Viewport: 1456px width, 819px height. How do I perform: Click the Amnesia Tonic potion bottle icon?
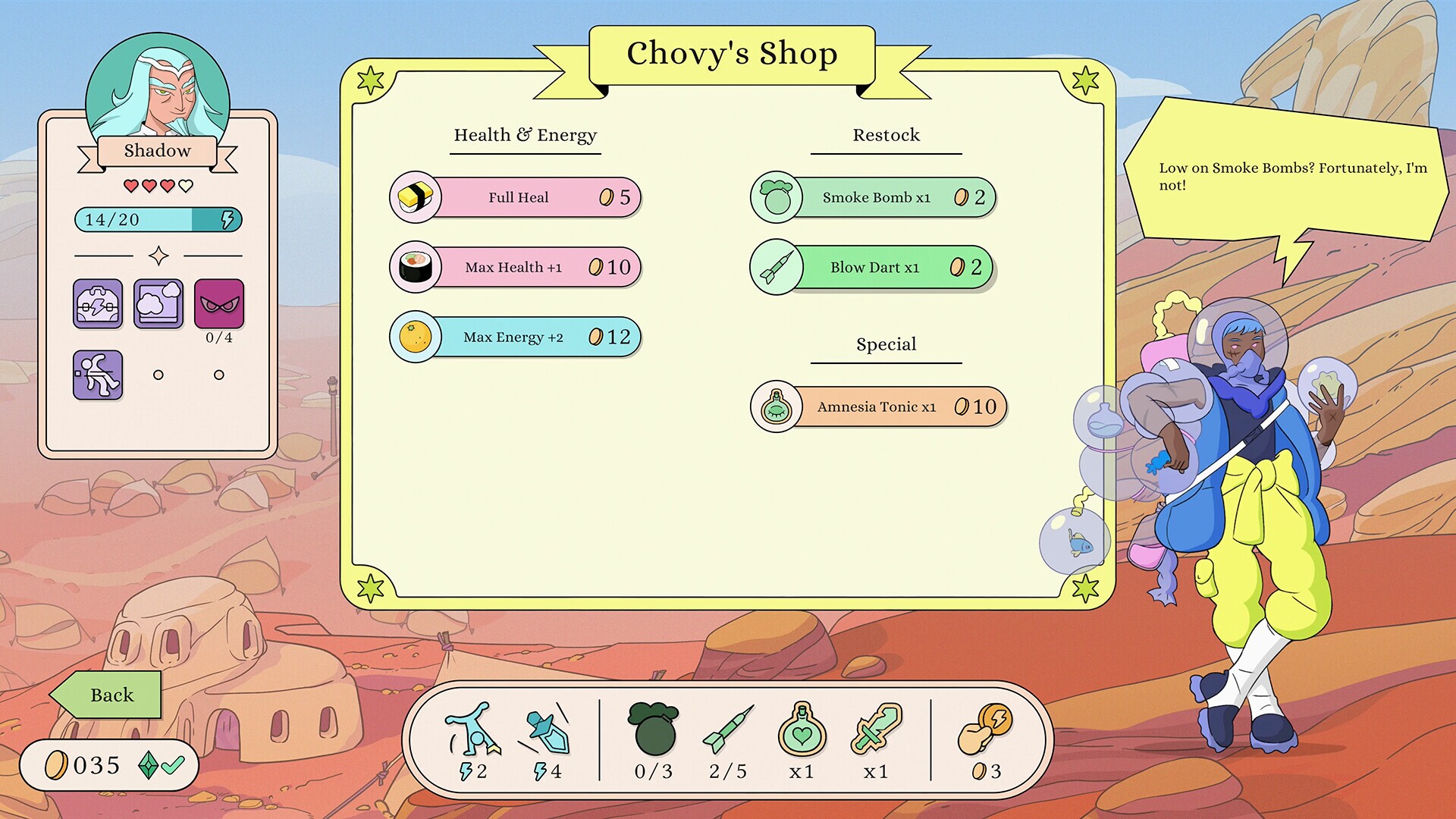pyautogui.click(x=776, y=406)
